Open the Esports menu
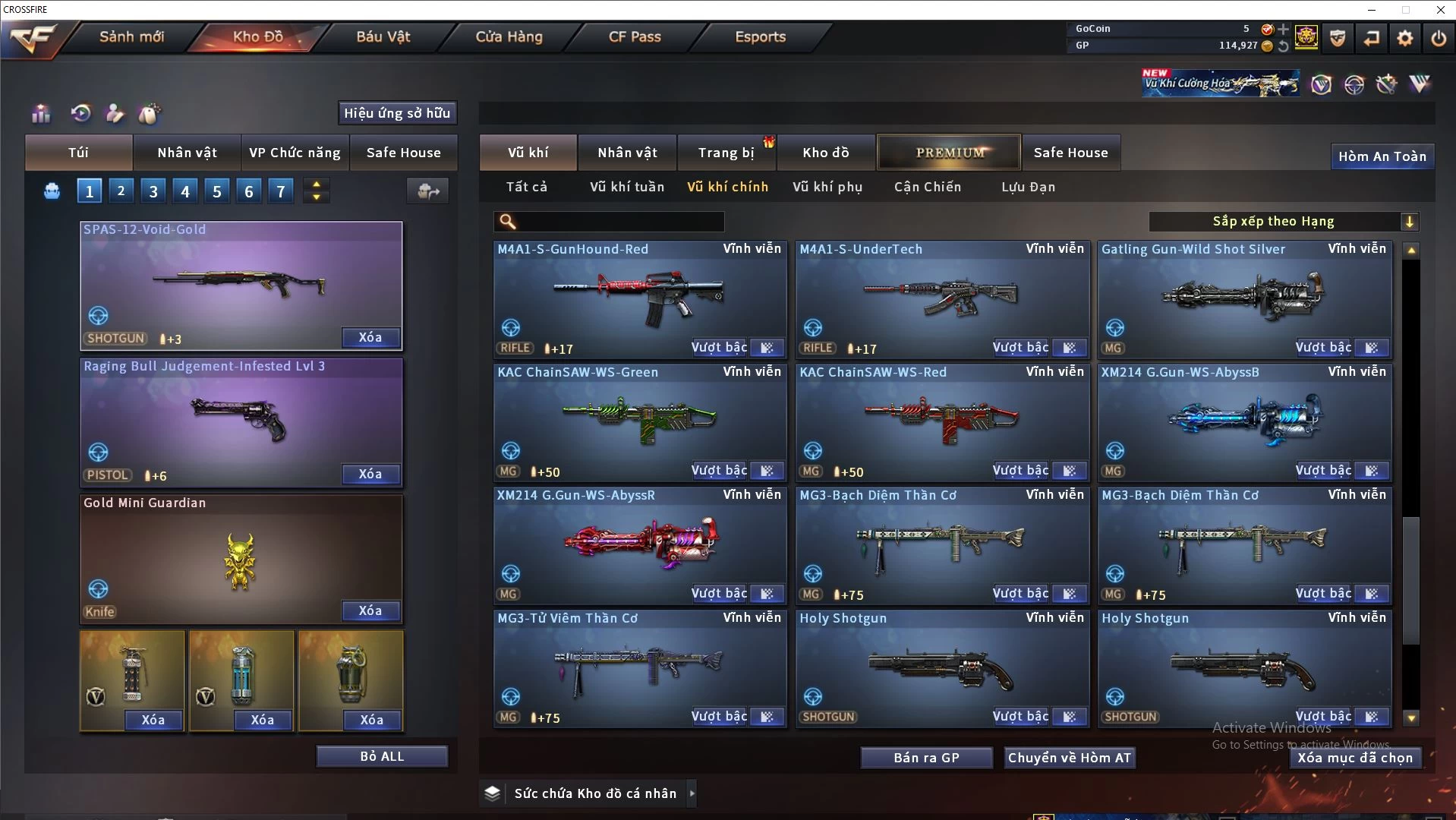The height and width of the screenshot is (820, 1456). coord(760,36)
